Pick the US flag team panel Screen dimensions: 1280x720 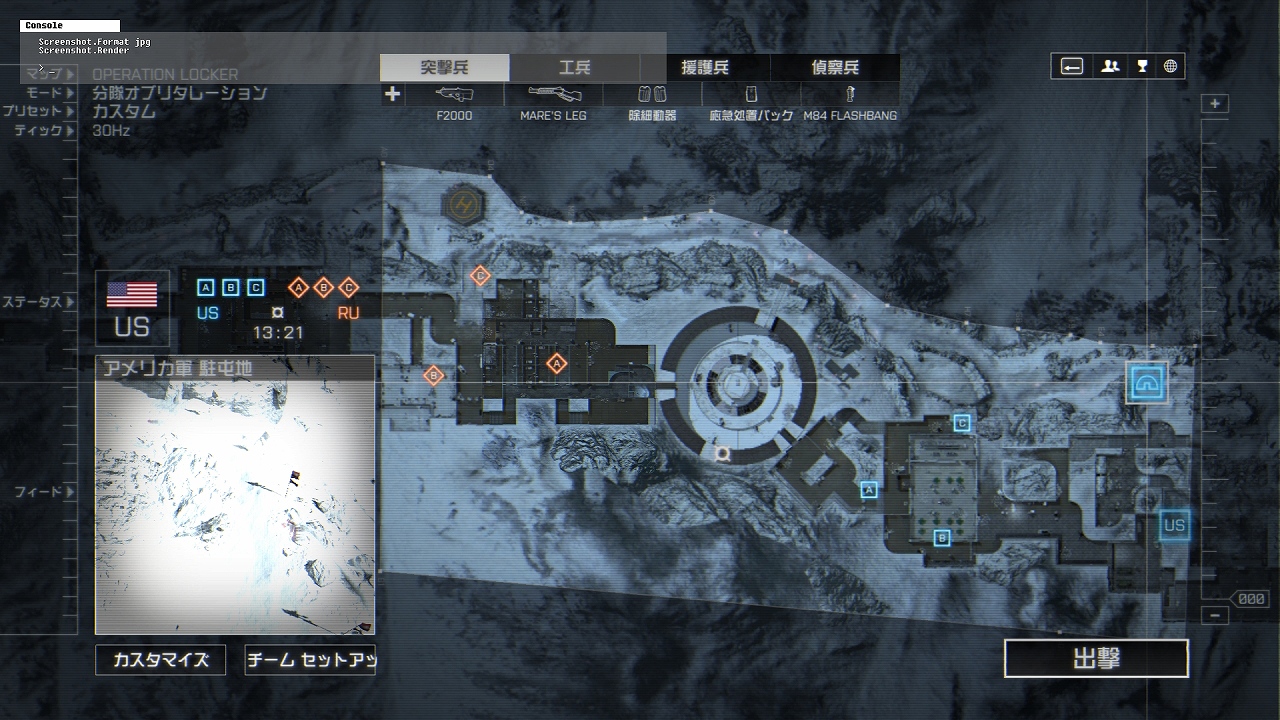[132, 308]
